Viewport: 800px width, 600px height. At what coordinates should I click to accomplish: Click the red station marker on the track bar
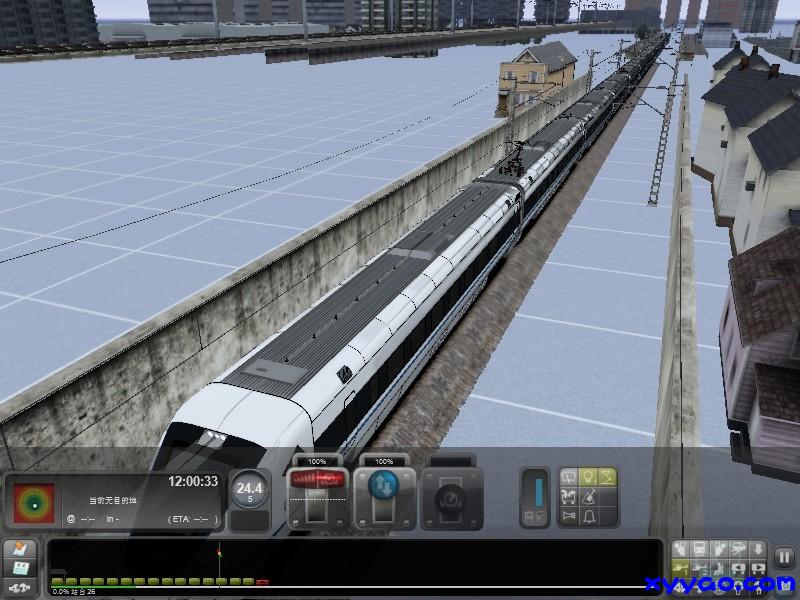click(x=262, y=581)
